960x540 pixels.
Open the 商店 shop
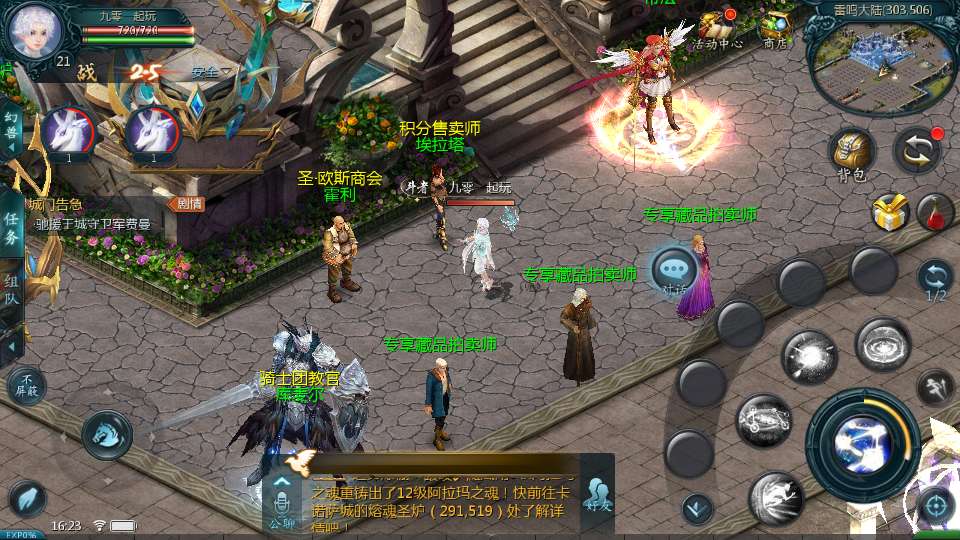pyautogui.click(x=776, y=30)
